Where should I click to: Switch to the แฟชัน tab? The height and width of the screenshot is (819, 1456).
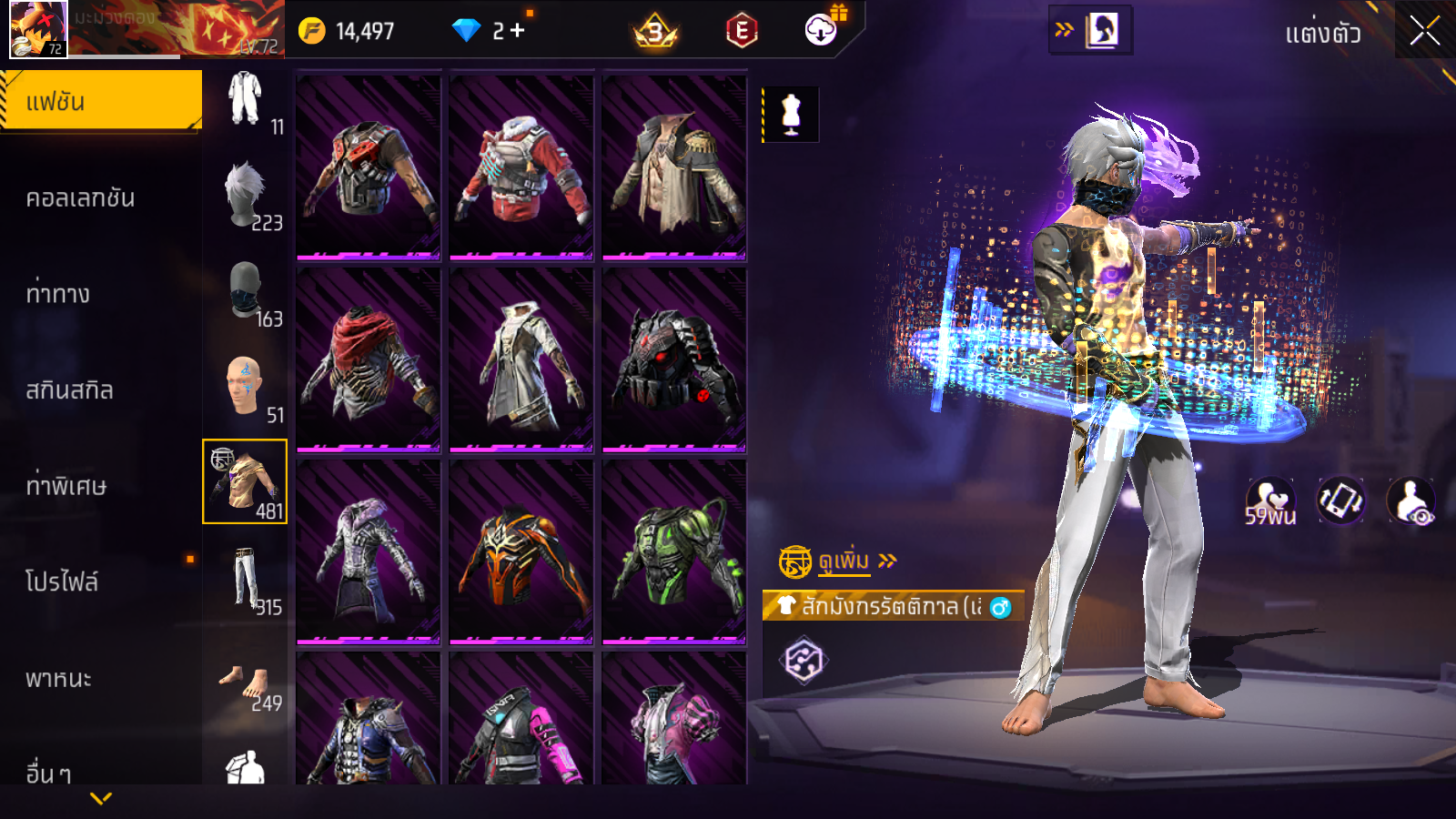101,101
